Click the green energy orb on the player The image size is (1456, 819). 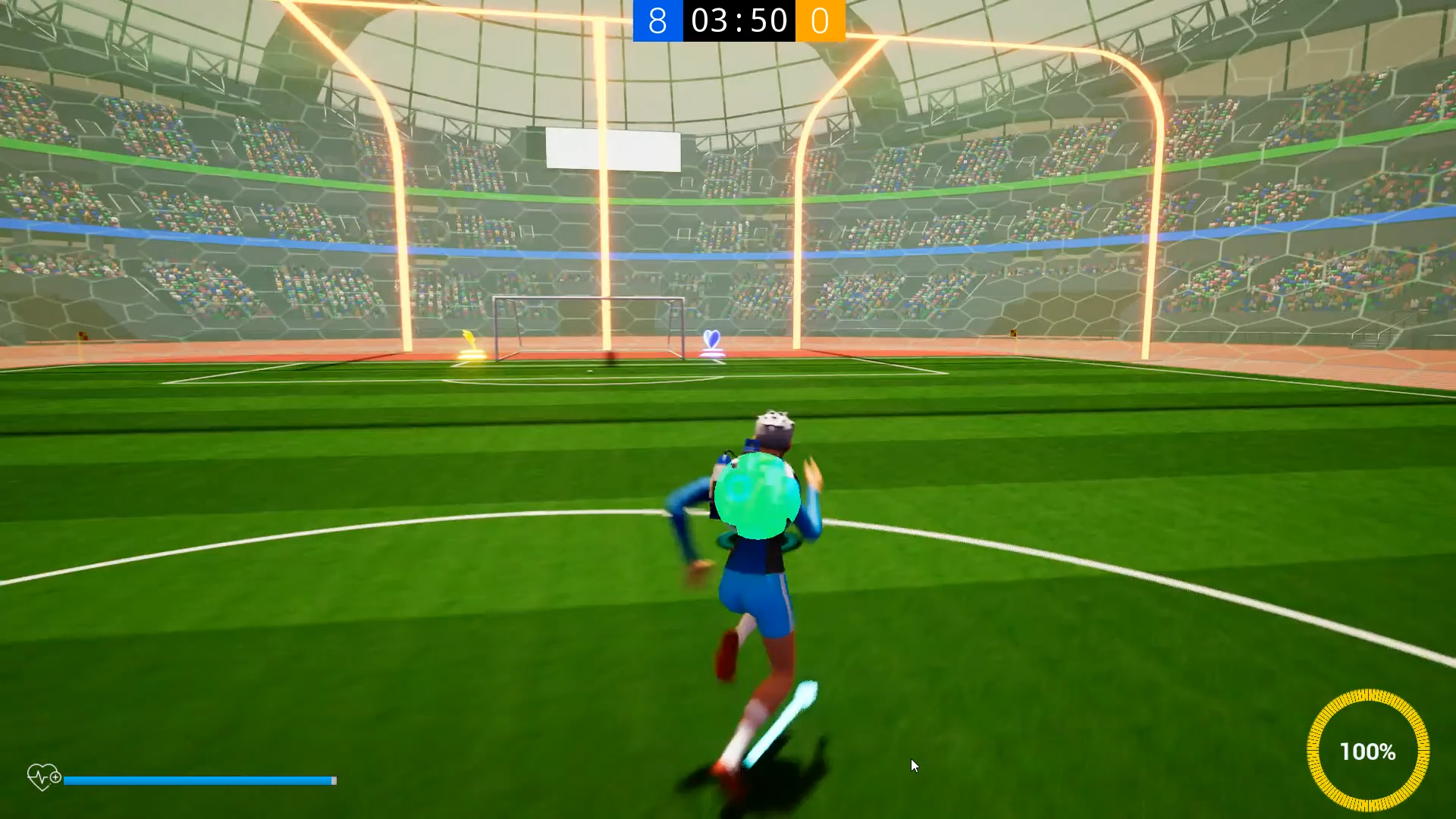click(757, 494)
